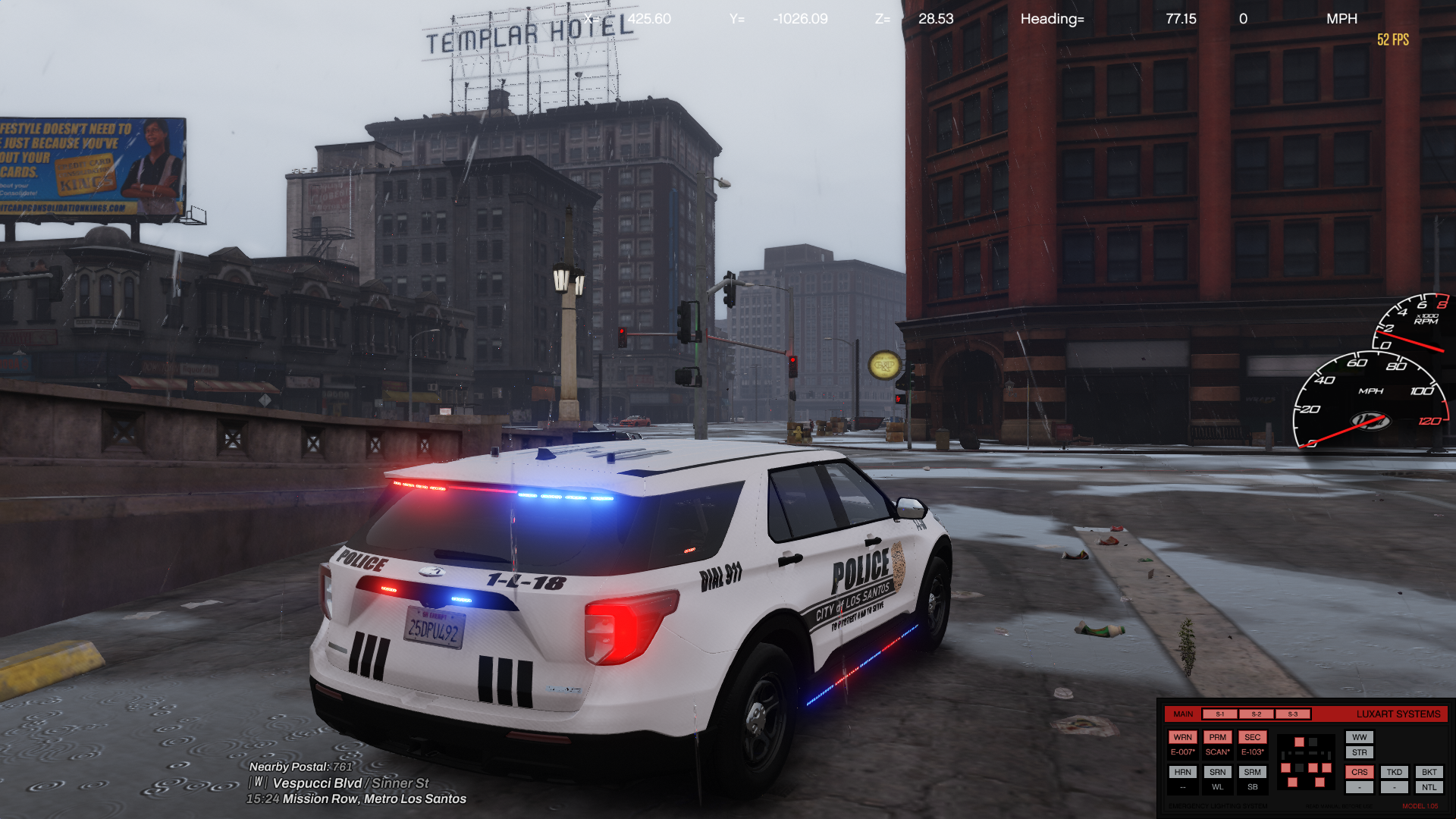Screen dimensions: 1456x819
Task: Turn off the CRS cruise lights
Action: pos(1359,772)
